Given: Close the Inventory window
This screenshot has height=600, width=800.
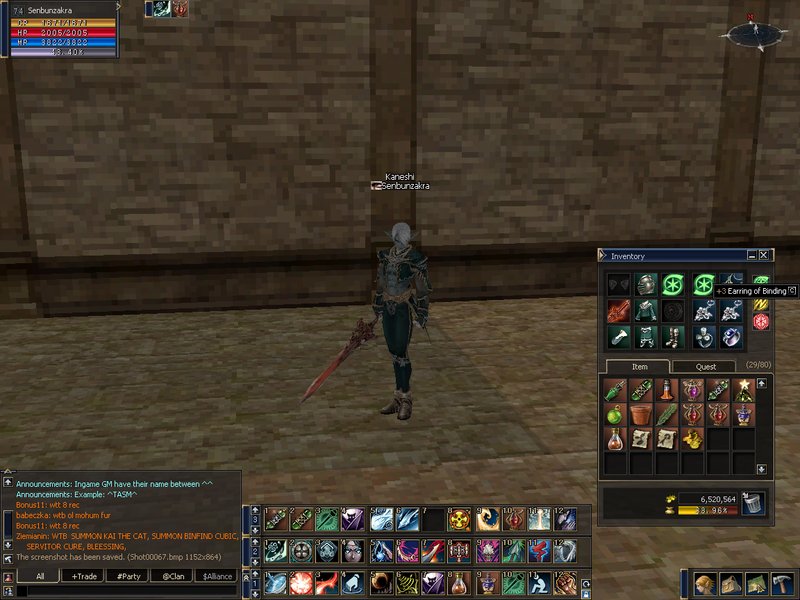Looking at the screenshot, I should click(x=764, y=256).
